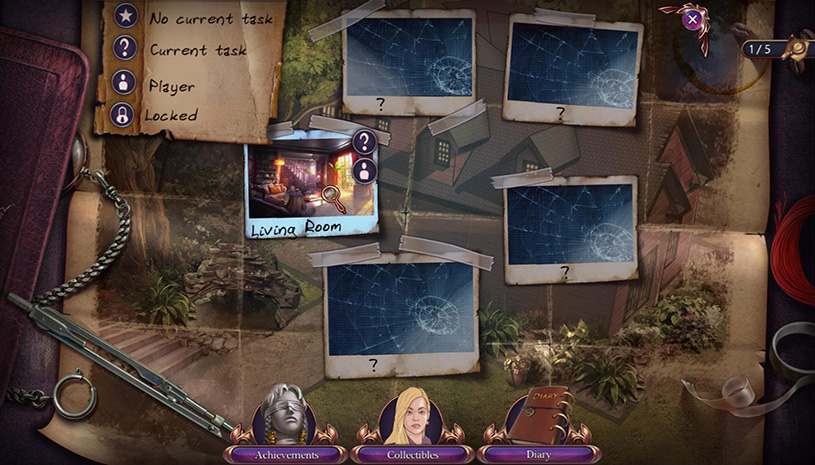Close the map with the X button

point(692,18)
